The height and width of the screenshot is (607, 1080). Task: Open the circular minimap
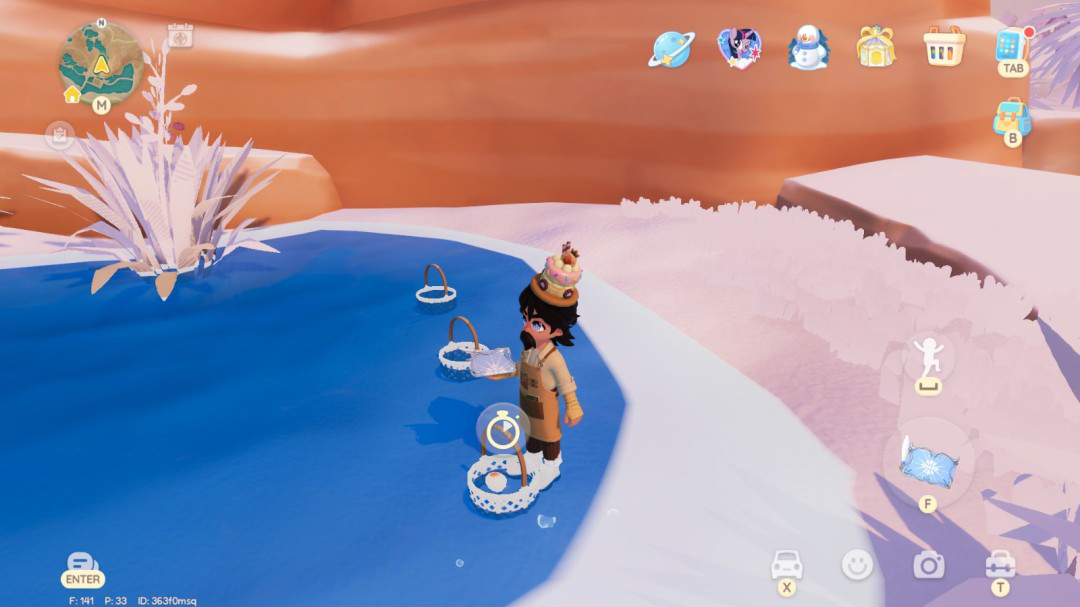coord(101,64)
